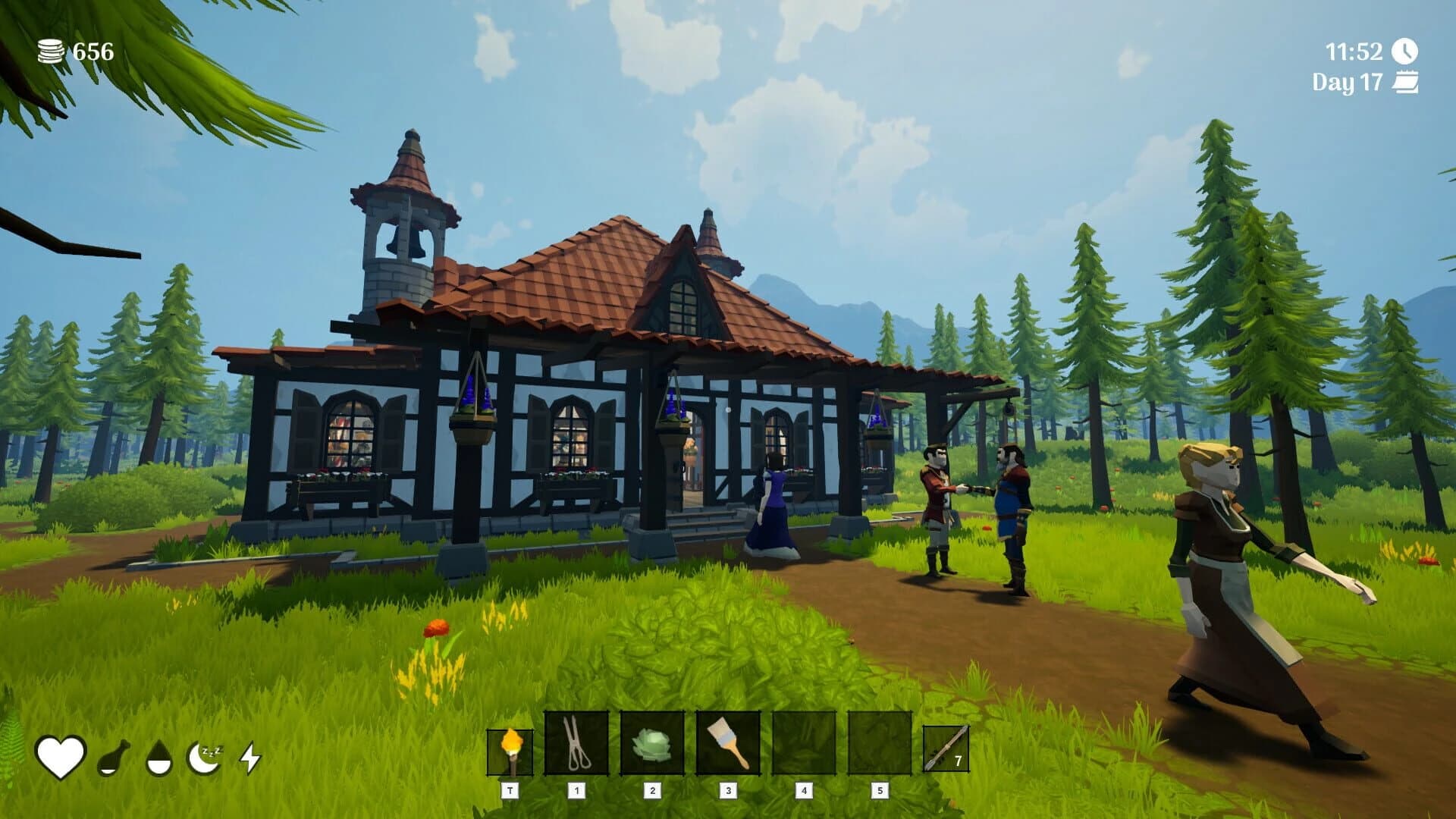Click the chicken-leg hunger icon
Image resolution: width=1456 pixels, height=819 pixels.
[114, 758]
